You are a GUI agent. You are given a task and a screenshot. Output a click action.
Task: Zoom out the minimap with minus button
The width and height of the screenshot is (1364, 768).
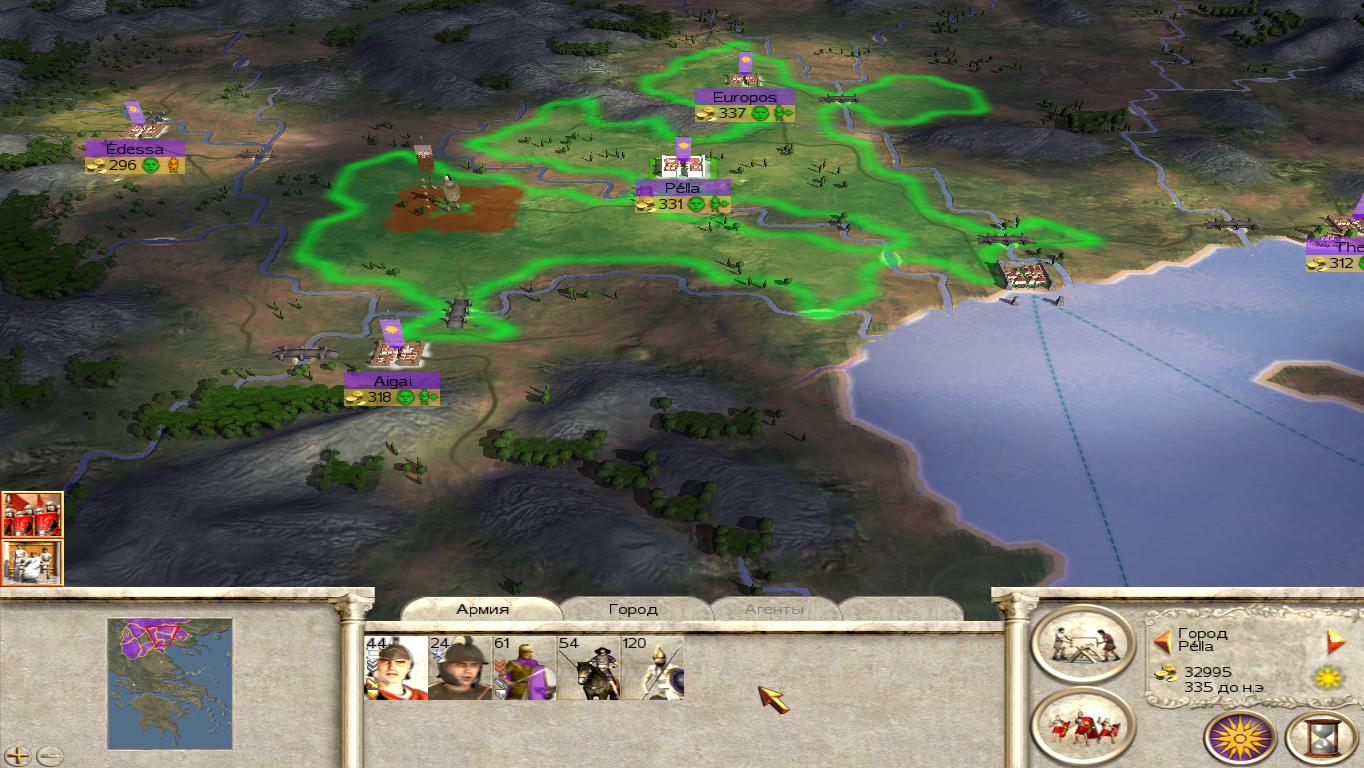pos(49,756)
